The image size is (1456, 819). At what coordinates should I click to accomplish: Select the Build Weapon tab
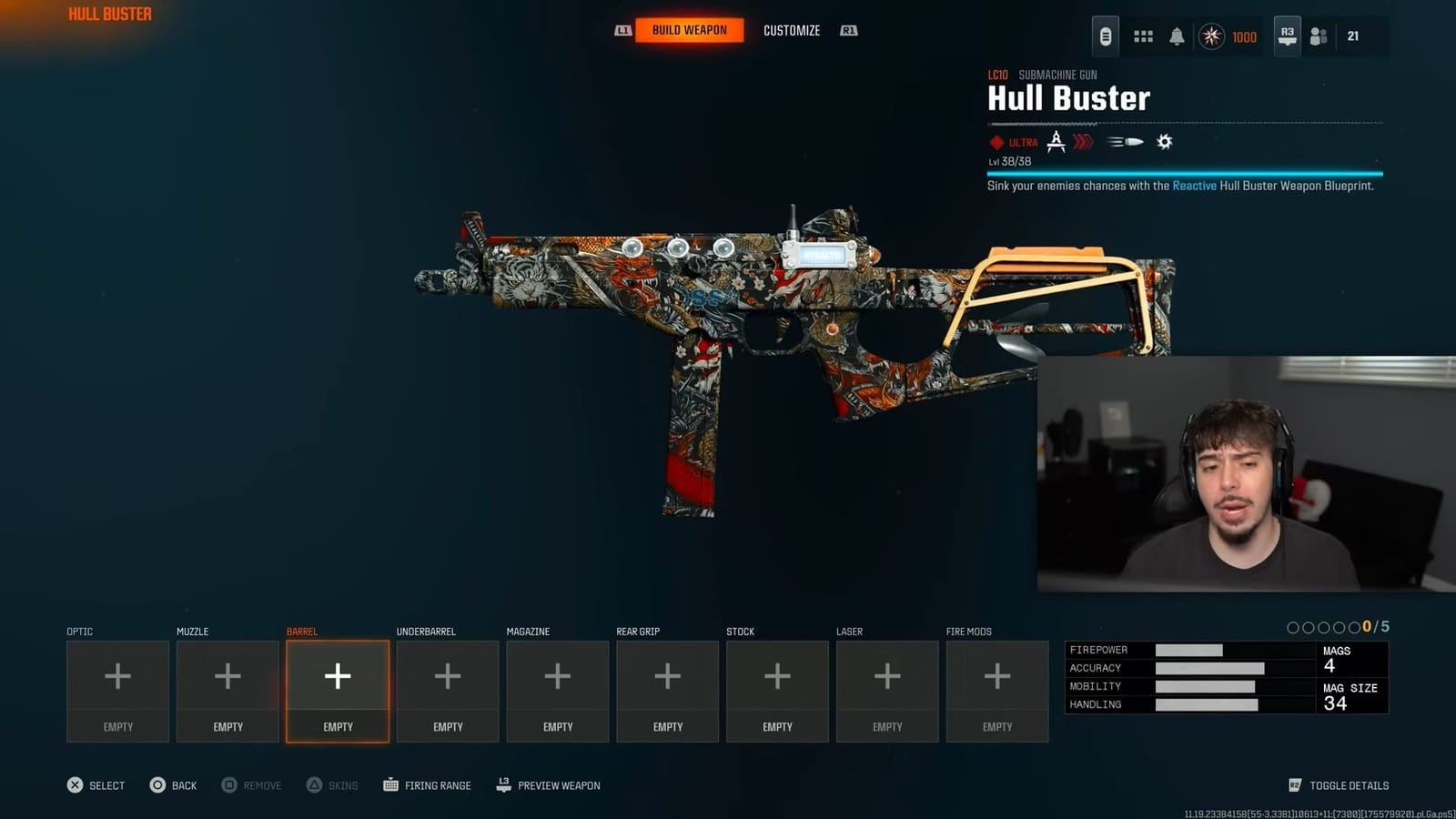(689, 29)
